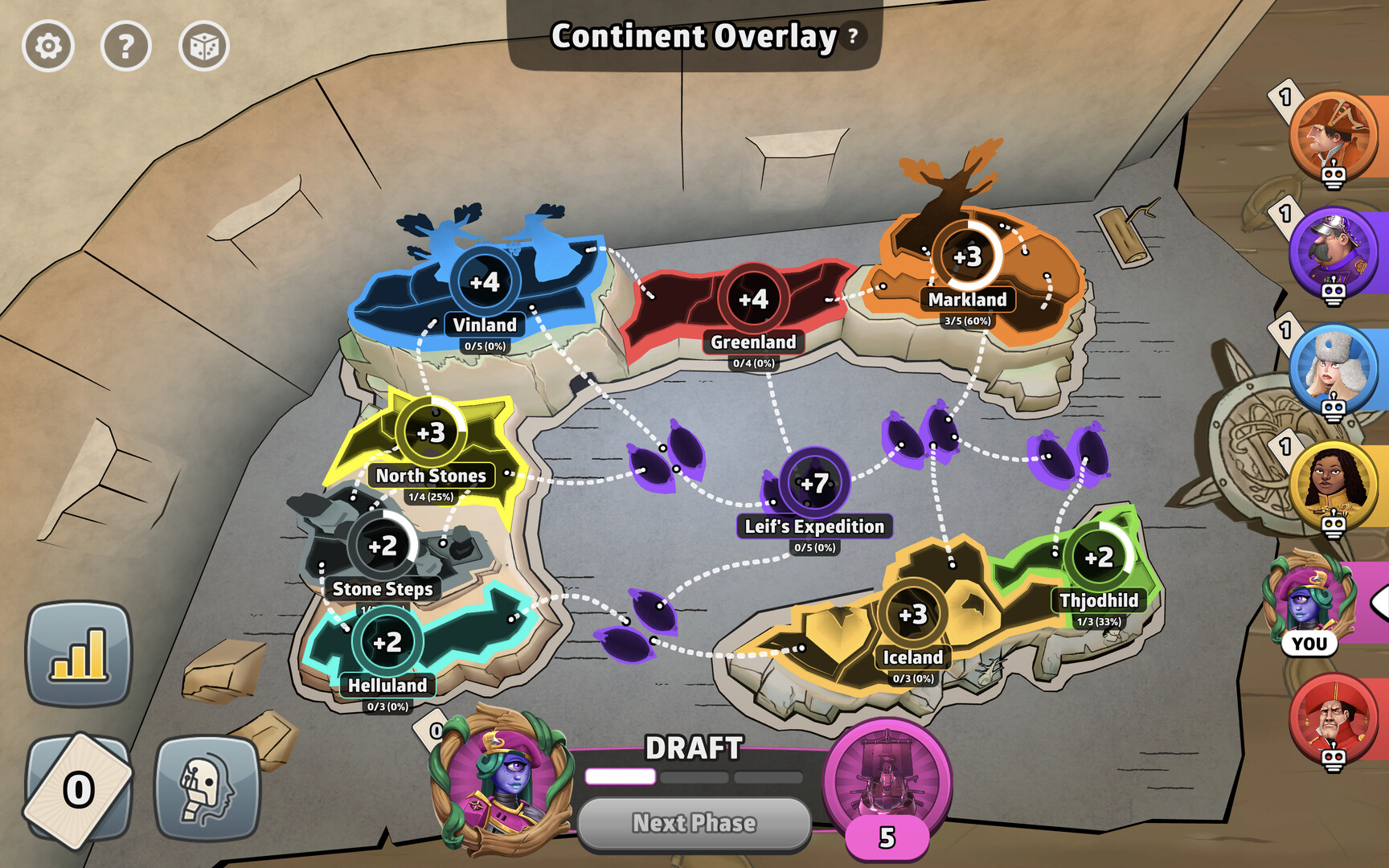Open the settings gear menu
Image resolution: width=1389 pixels, height=868 pixels.
pos(50,47)
